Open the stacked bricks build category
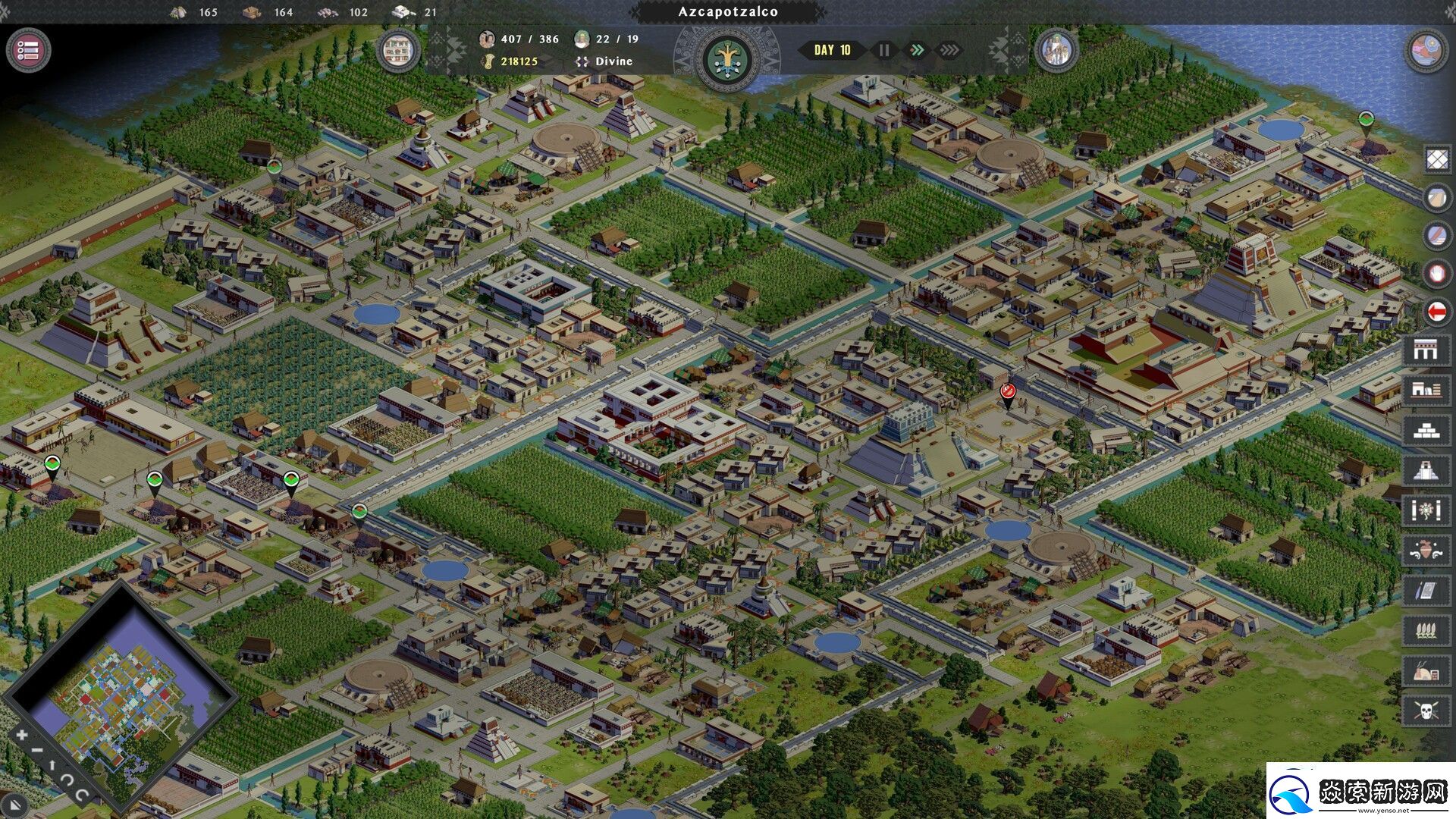Image resolution: width=1456 pixels, height=819 pixels. (x=1426, y=430)
